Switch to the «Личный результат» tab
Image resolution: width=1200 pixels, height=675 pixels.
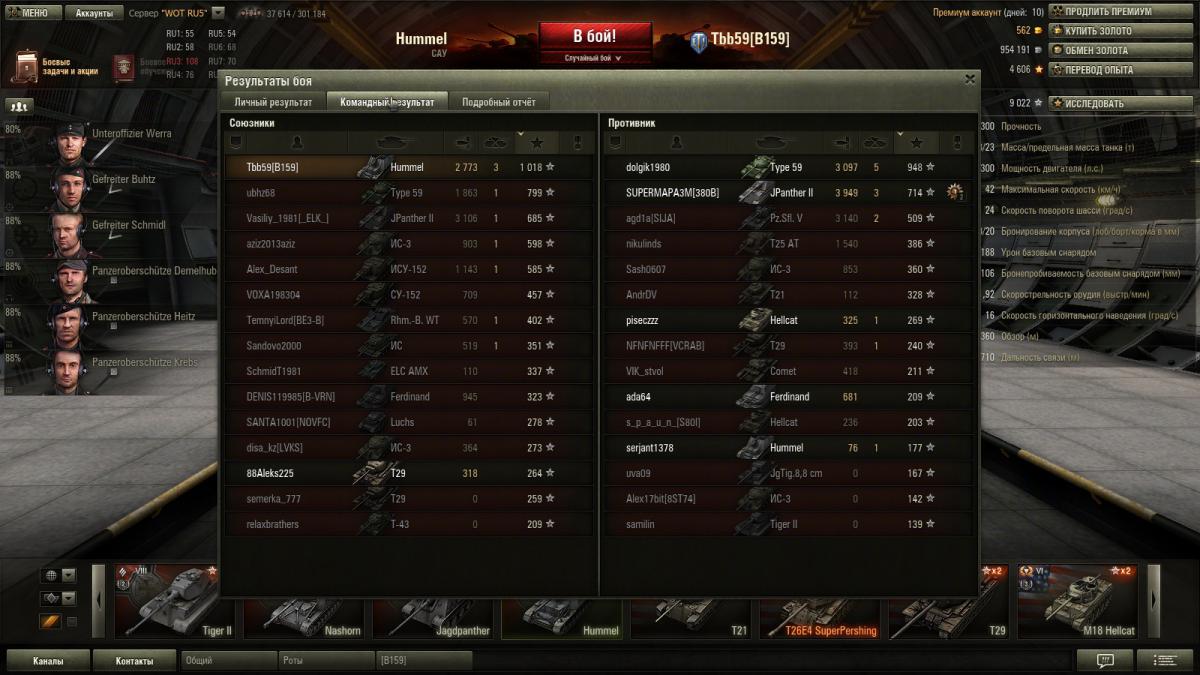(x=273, y=102)
